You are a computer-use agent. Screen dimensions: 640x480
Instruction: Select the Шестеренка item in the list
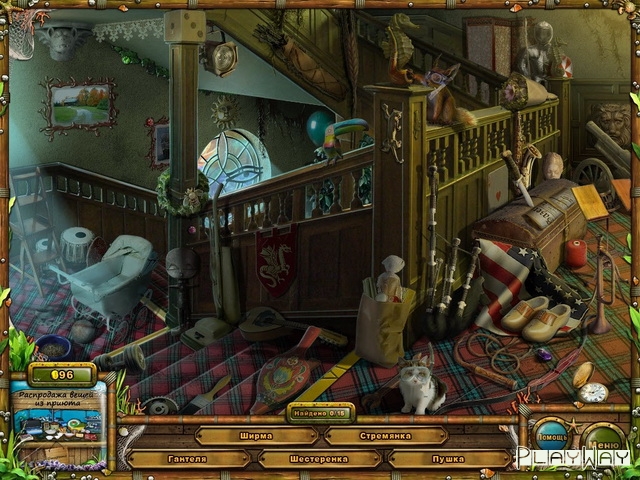[320, 459]
